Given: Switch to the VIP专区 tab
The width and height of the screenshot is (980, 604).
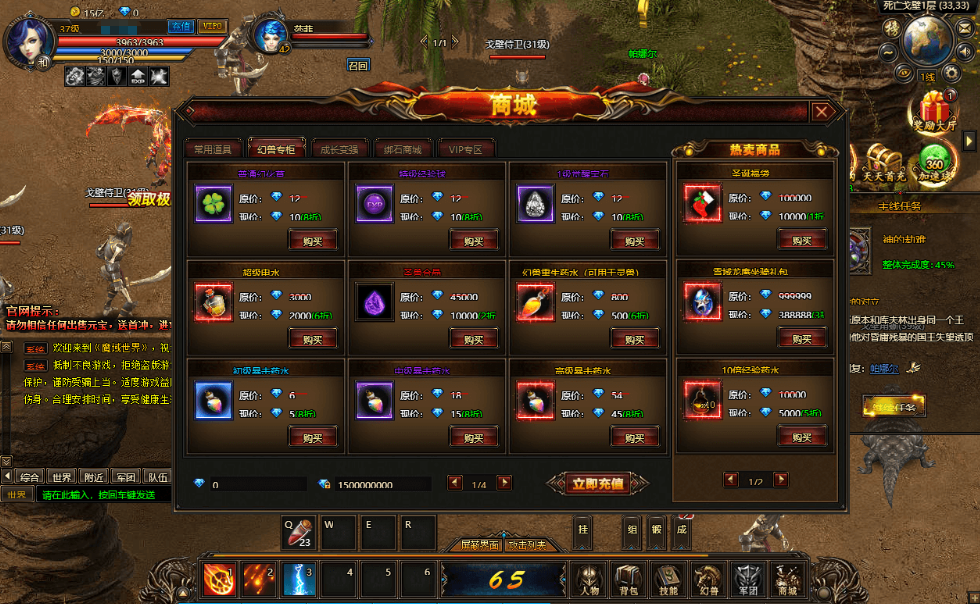Looking at the screenshot, I should click(466, 149).
